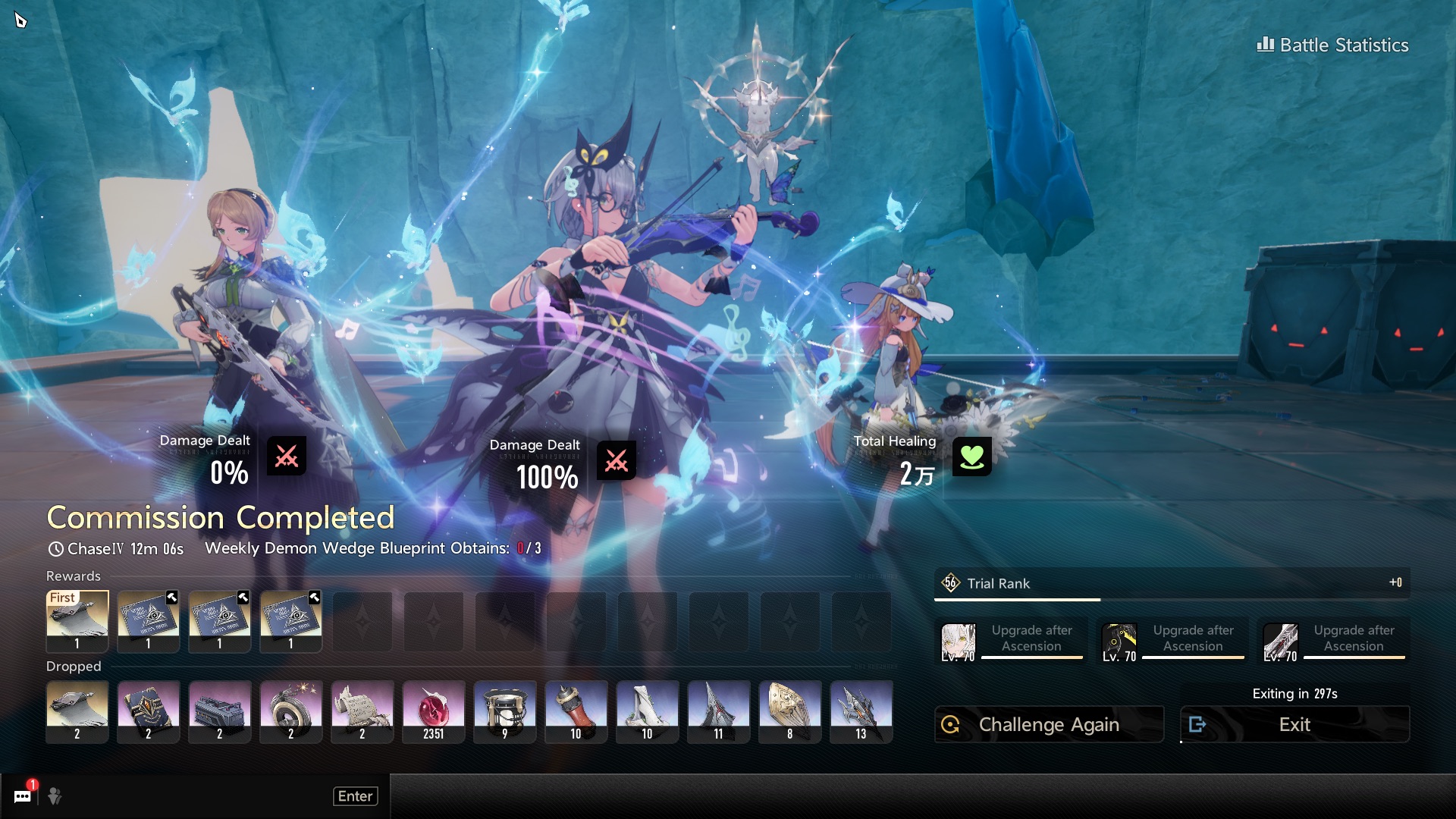
Task: Select the black and yellow weapon portrait
Action: coord(1119,643)
